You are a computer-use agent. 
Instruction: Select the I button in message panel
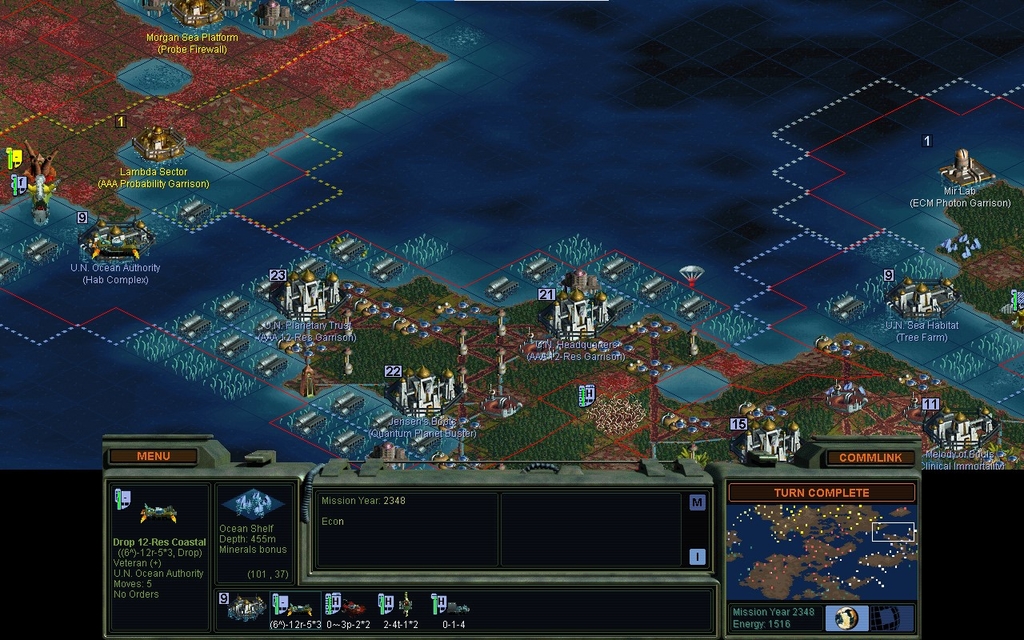[x=697, y=556]
